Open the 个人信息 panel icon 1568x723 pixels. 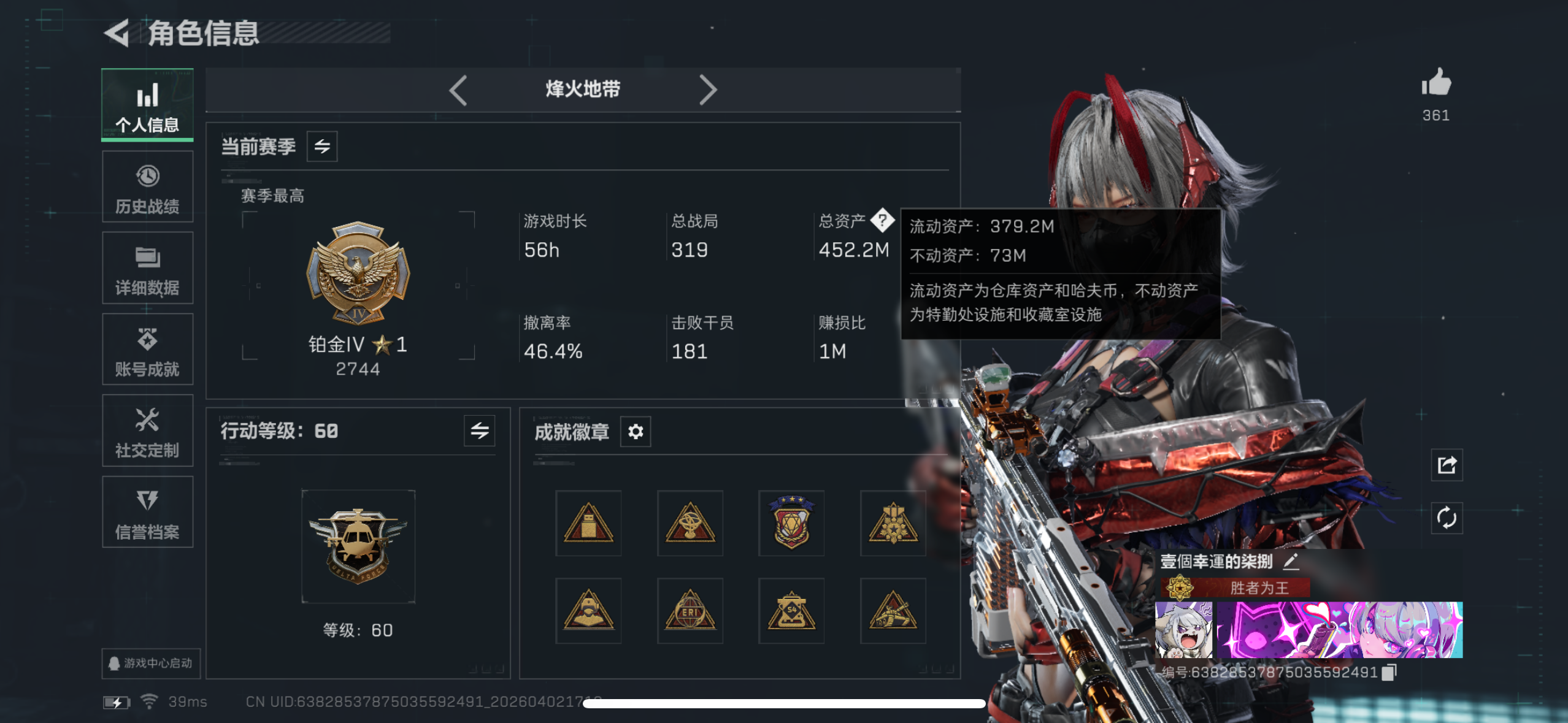147,104
